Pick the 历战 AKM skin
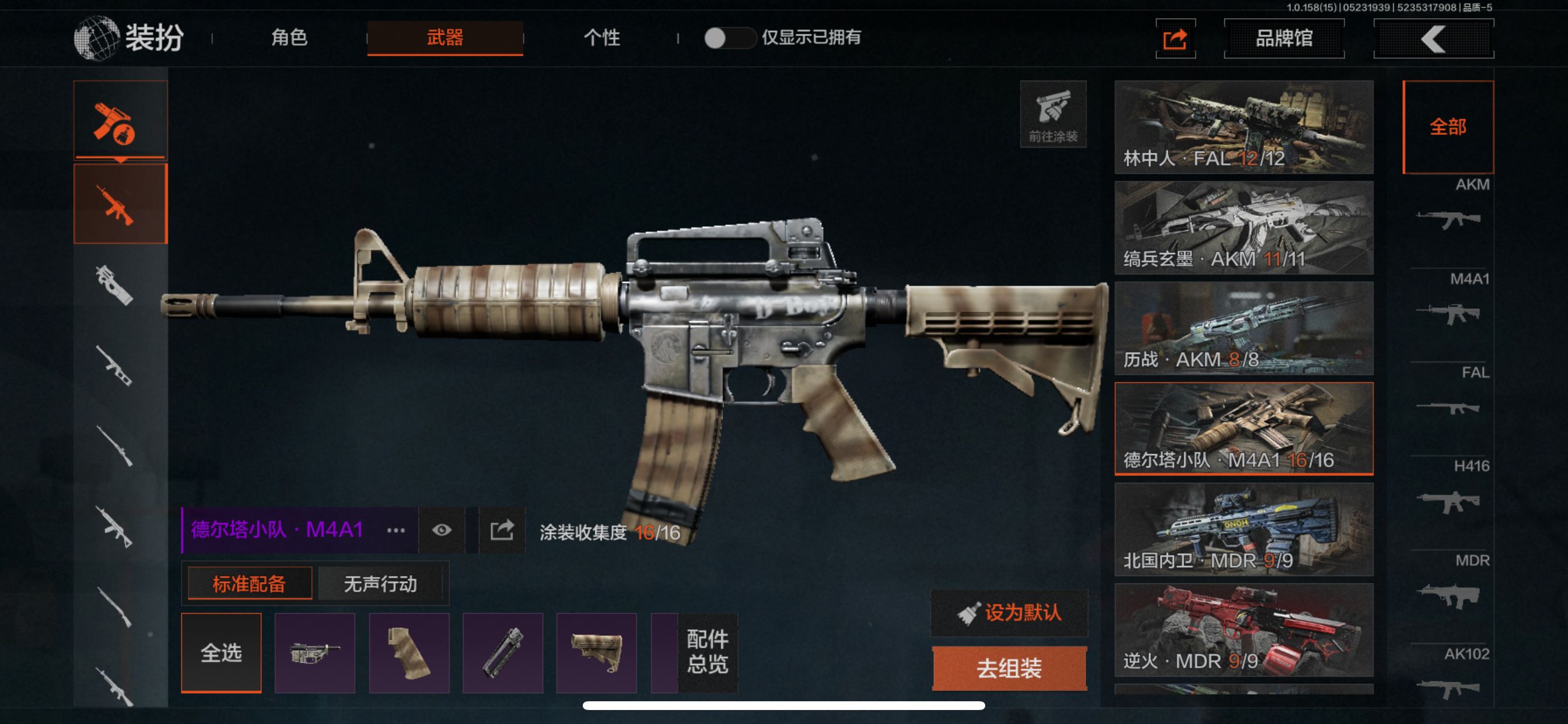This screenshot has height=724, width=1568. [x=1244, y=328]
